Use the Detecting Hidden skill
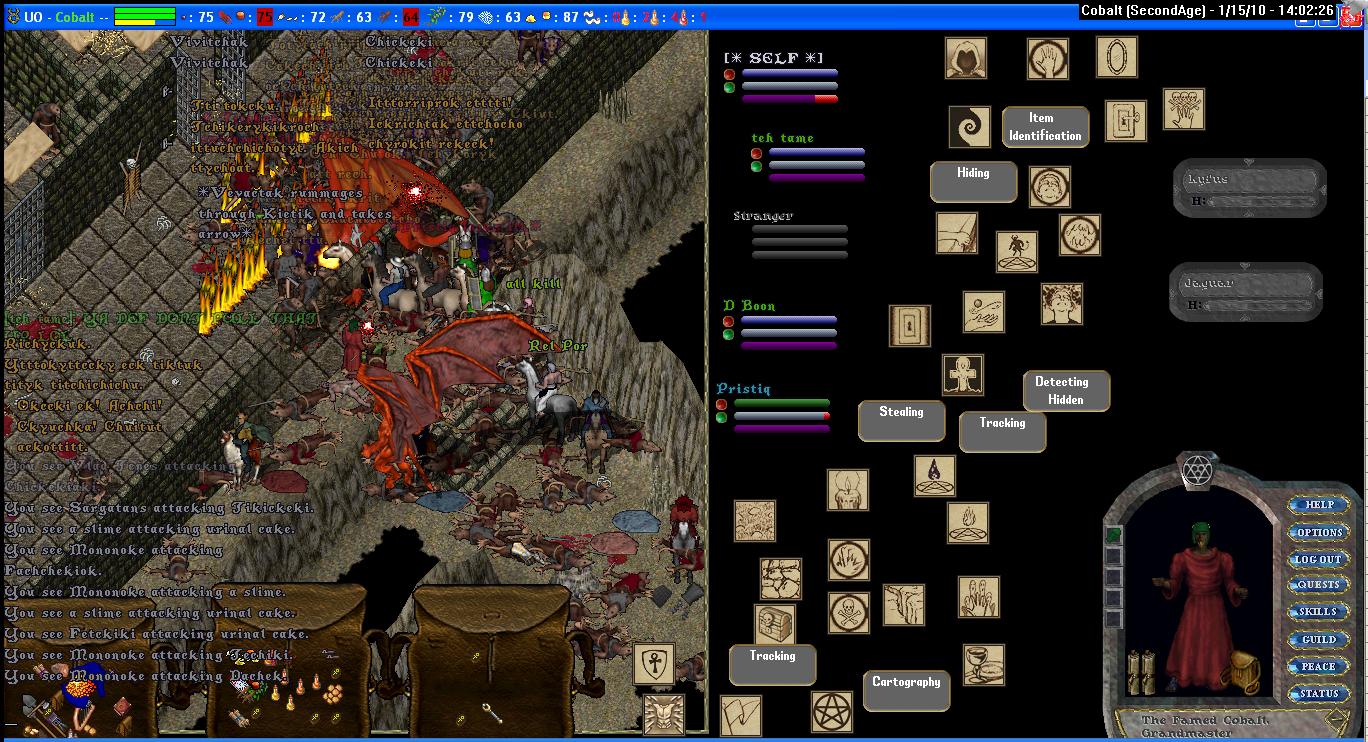 [x=1065, y=391]
